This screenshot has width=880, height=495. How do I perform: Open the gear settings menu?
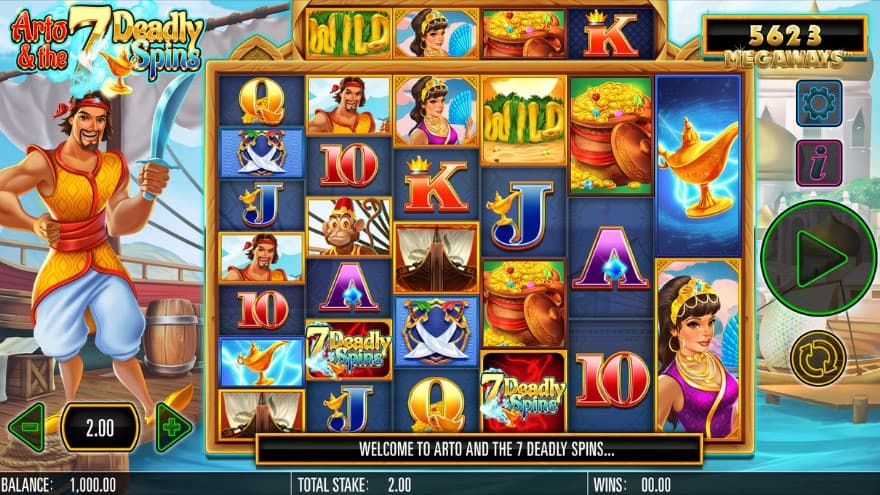[x=818, y=103]
